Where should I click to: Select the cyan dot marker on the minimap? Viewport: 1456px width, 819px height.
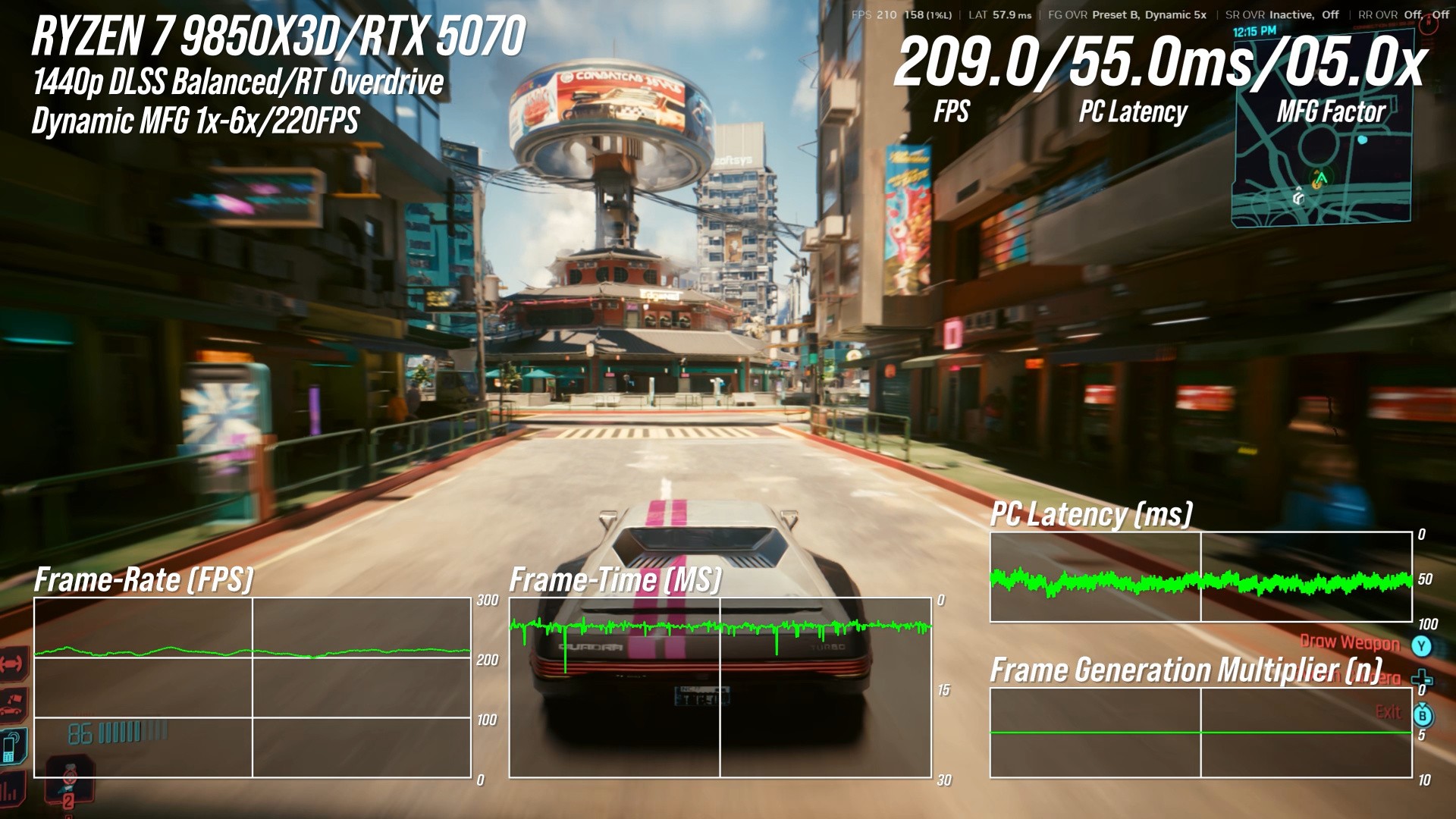point(1363,140)
